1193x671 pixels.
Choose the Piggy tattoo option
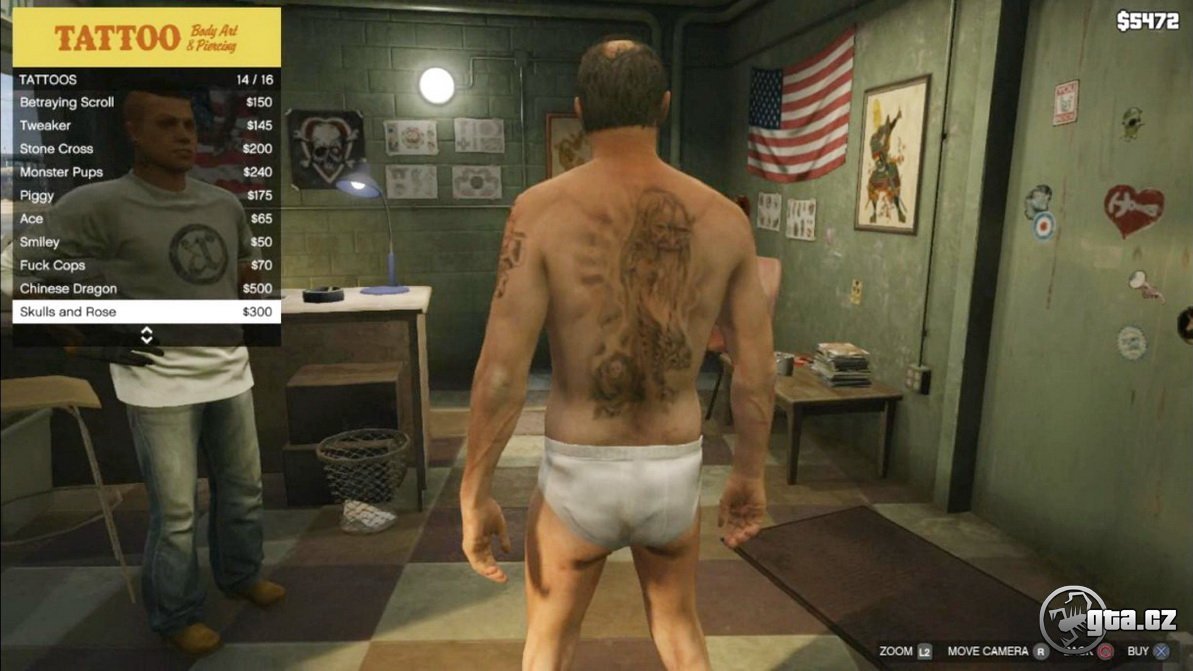[146, 195]
